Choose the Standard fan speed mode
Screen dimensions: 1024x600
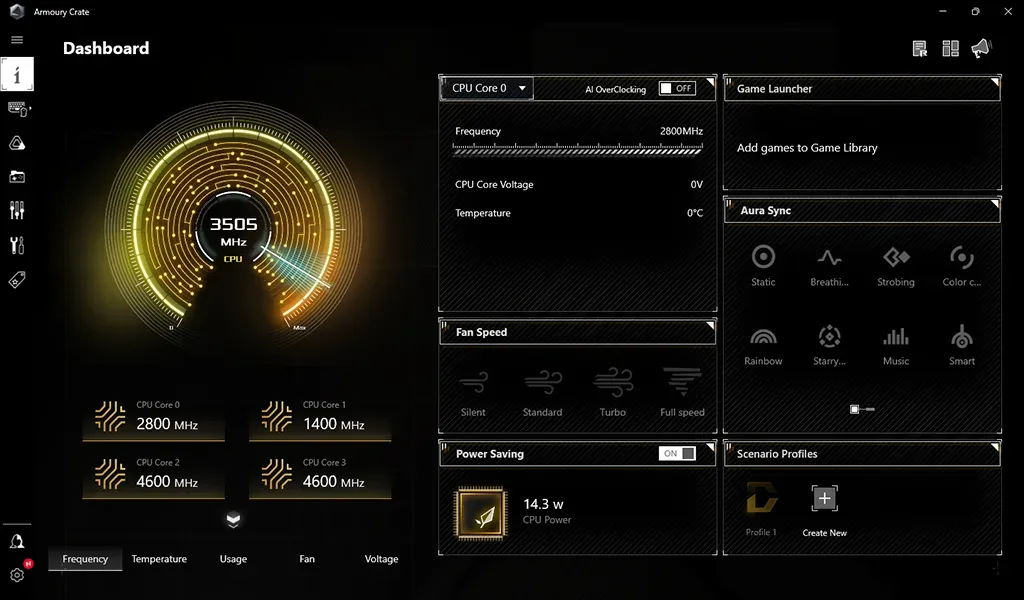(x=542, y=391)
